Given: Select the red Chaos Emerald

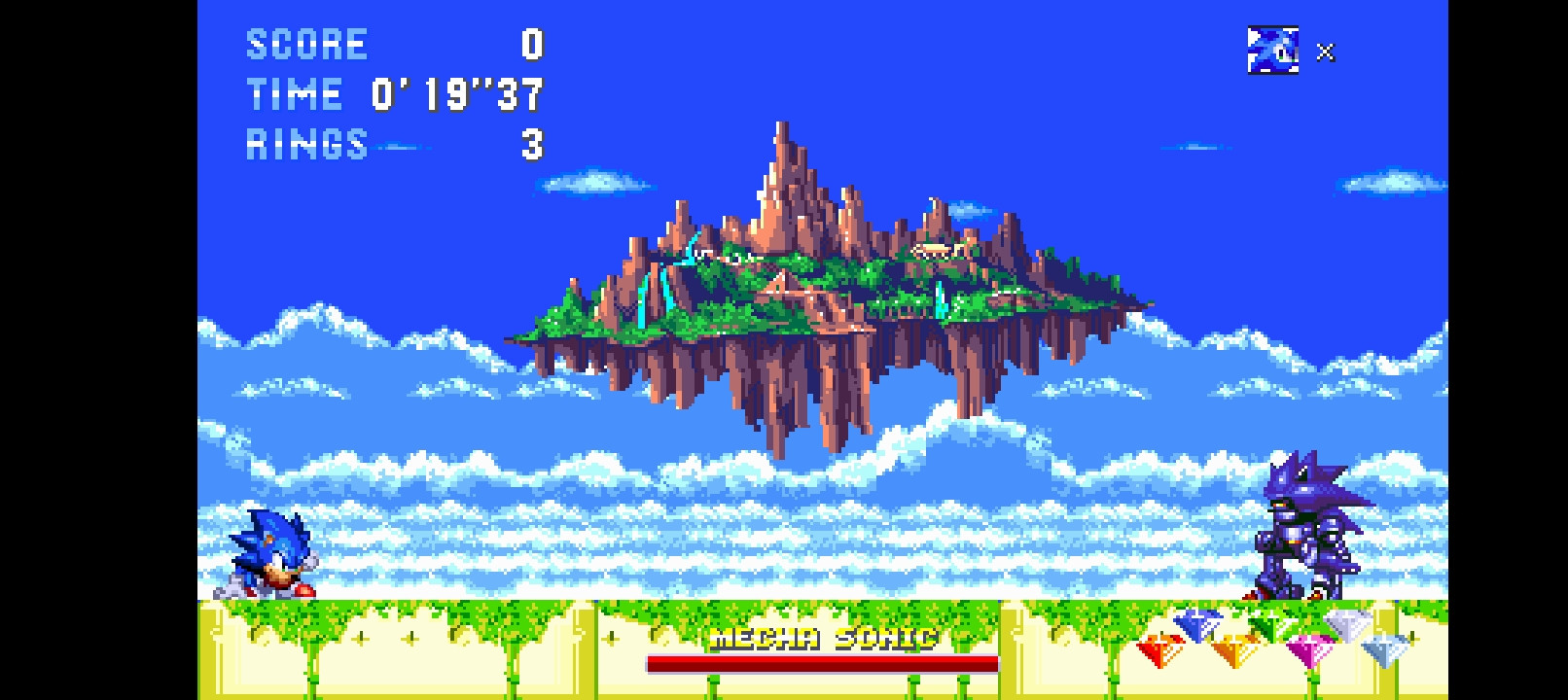Looking at the screenshot, I should [1158, 648].
